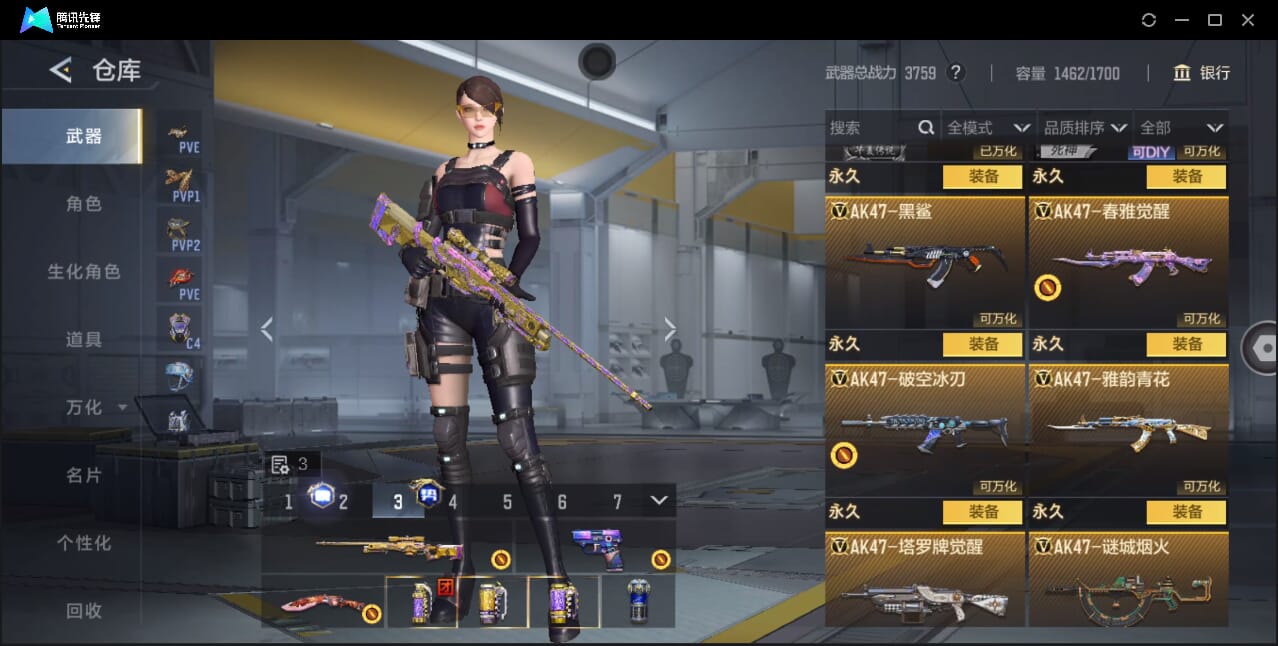Select the 道具 items tab
This screenshot has height=646, width=1278.
84,340
